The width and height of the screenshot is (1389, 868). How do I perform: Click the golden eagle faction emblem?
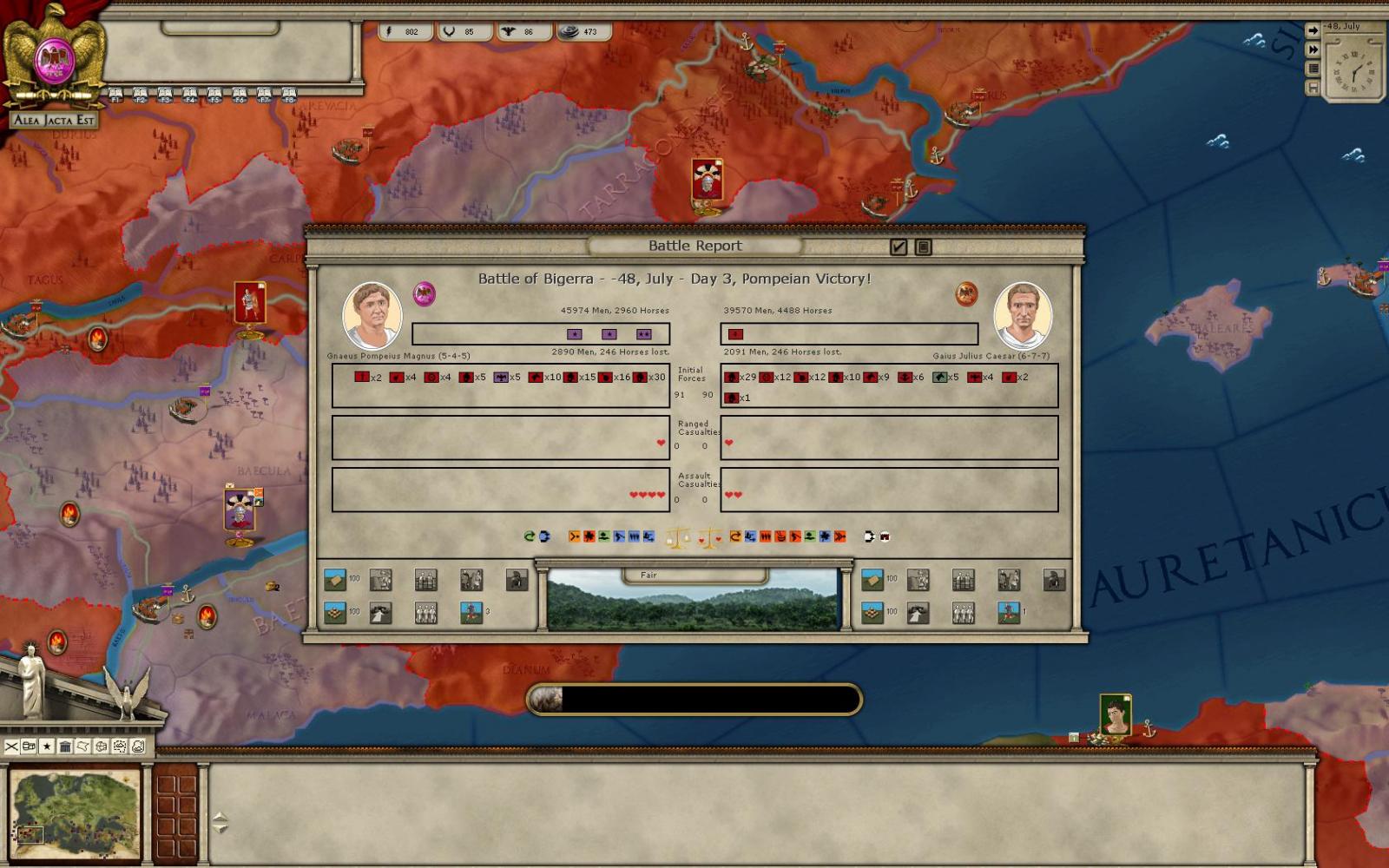coord(55,56)
